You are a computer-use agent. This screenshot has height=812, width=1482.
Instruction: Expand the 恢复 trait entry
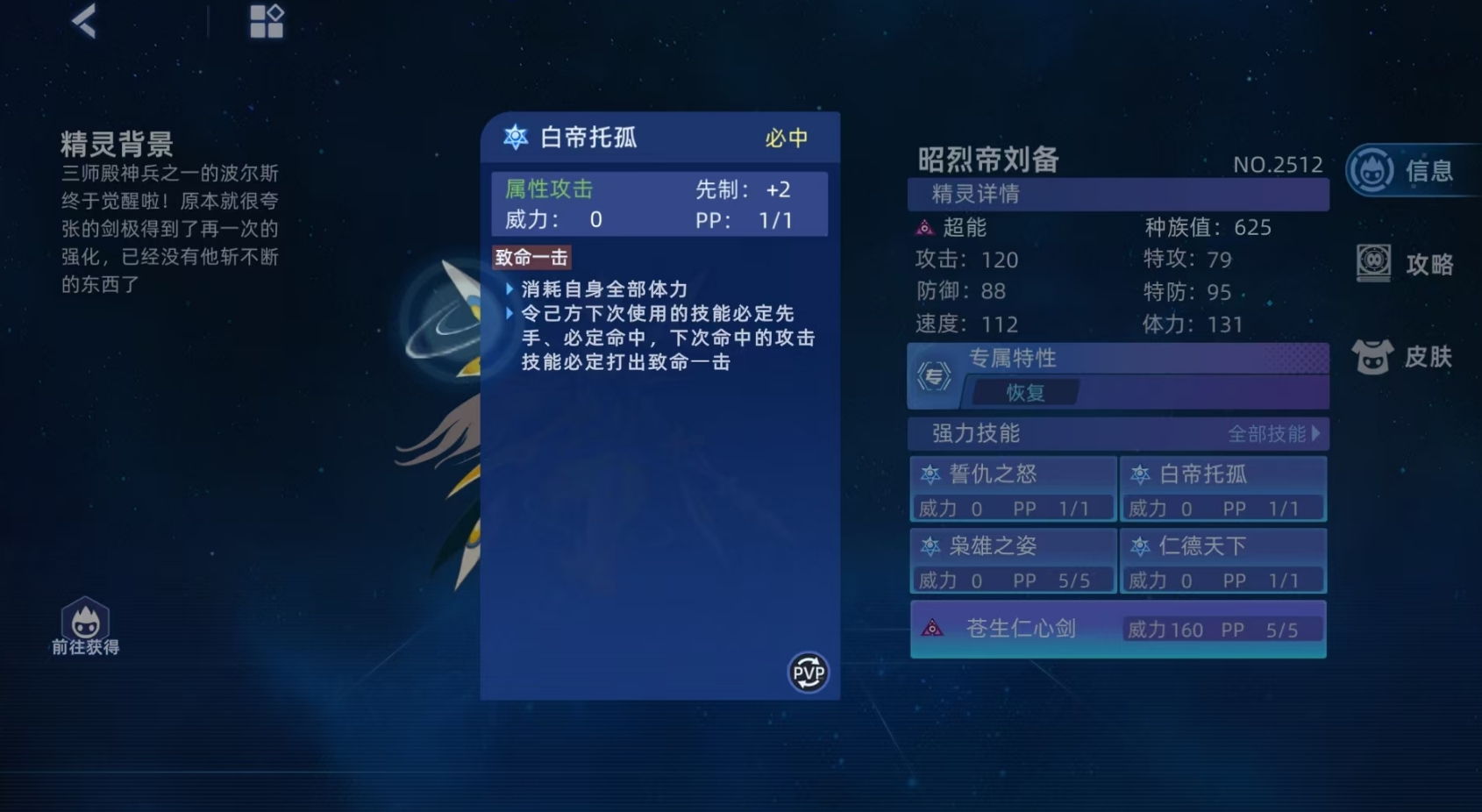click(x=1024, y=392)
